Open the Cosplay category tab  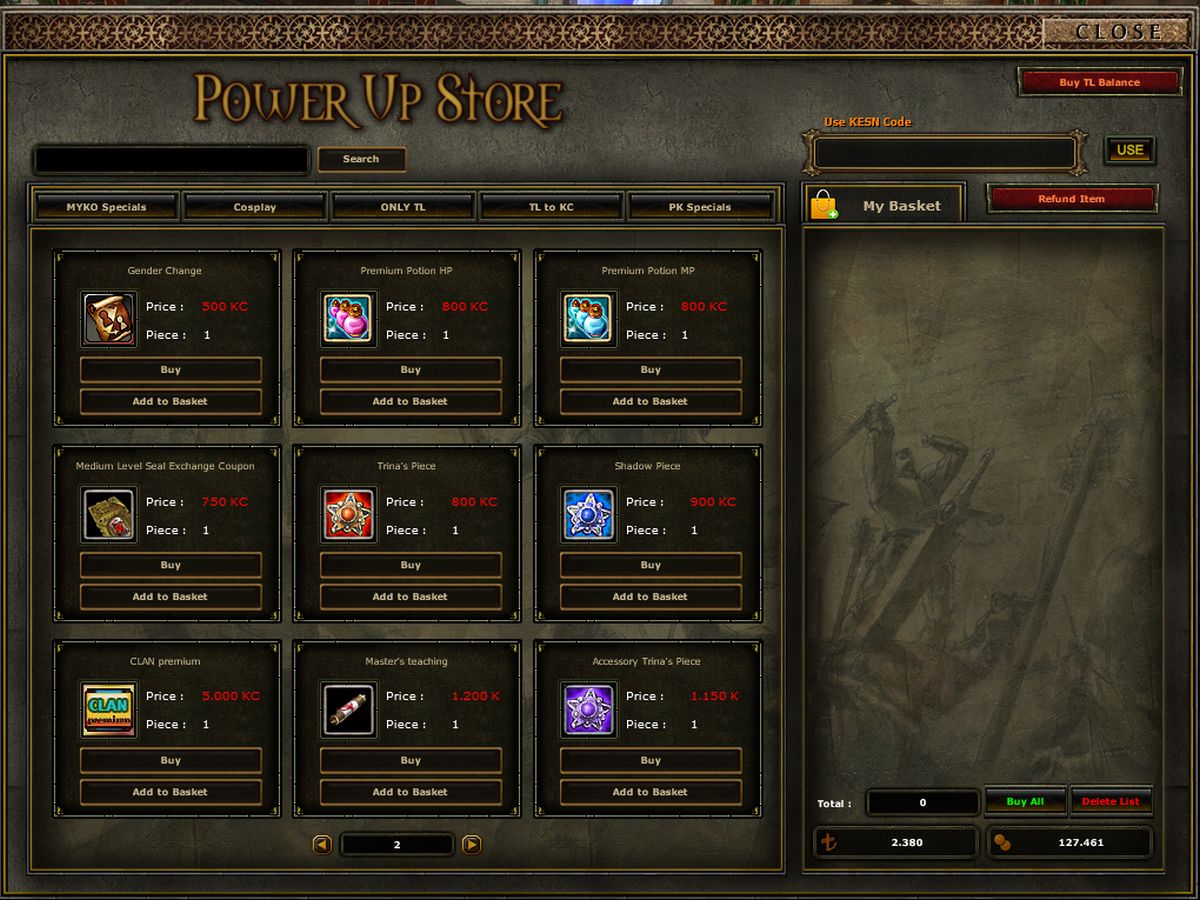[x=255, y=207]
